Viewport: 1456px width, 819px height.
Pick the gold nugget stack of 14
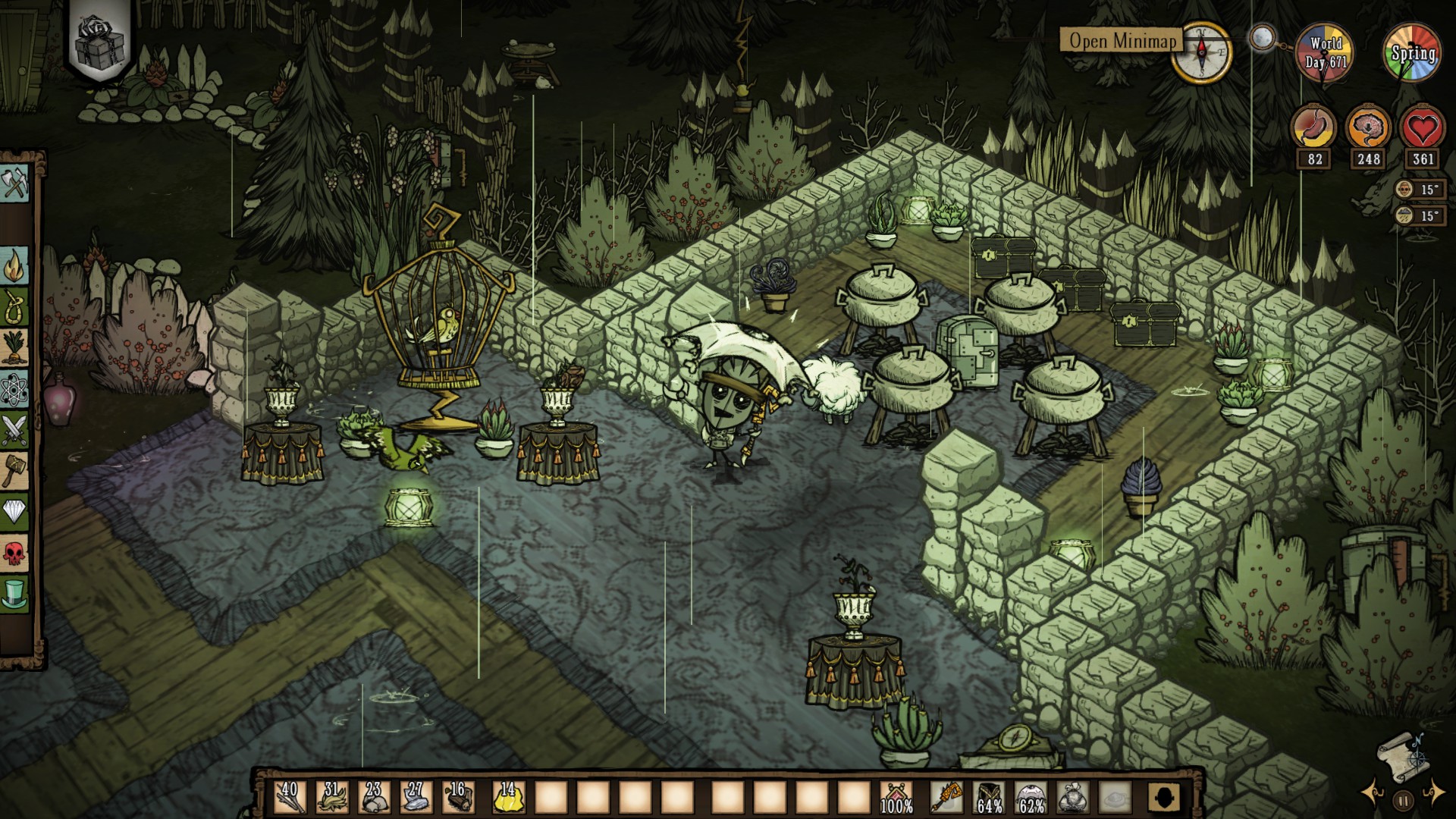click(x=508, y=797)
